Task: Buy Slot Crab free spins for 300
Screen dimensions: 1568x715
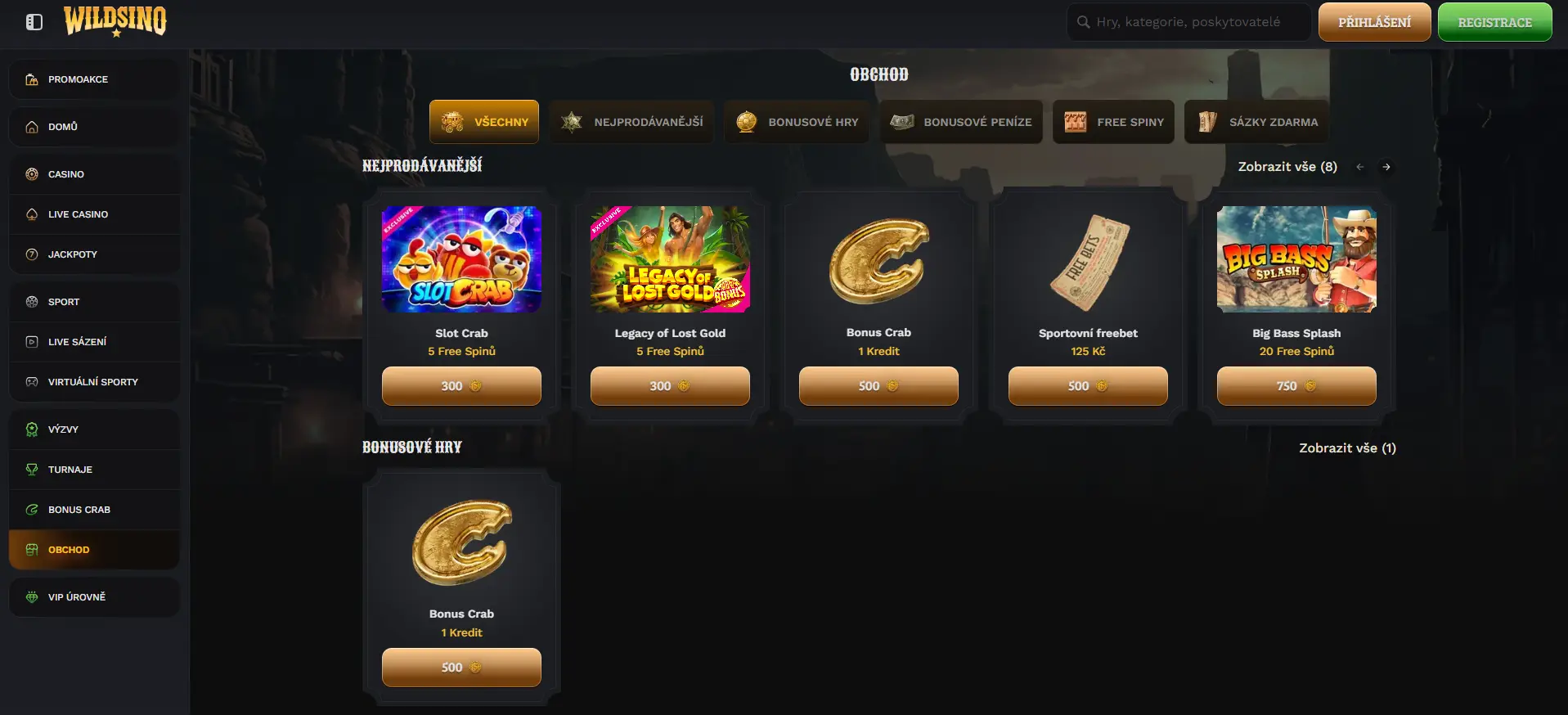Action: (461, 386)
